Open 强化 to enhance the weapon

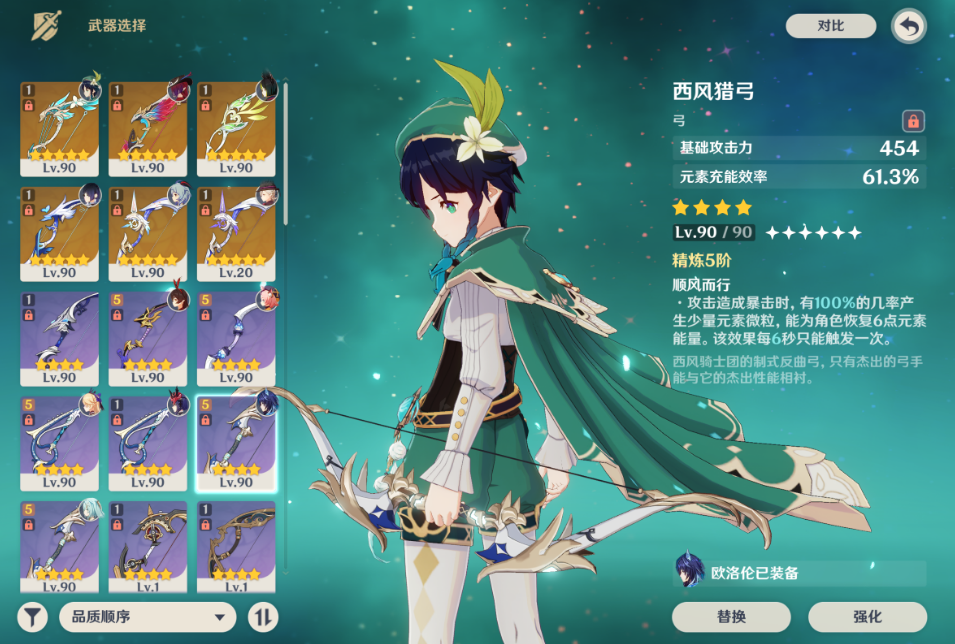tap(867, 616)
